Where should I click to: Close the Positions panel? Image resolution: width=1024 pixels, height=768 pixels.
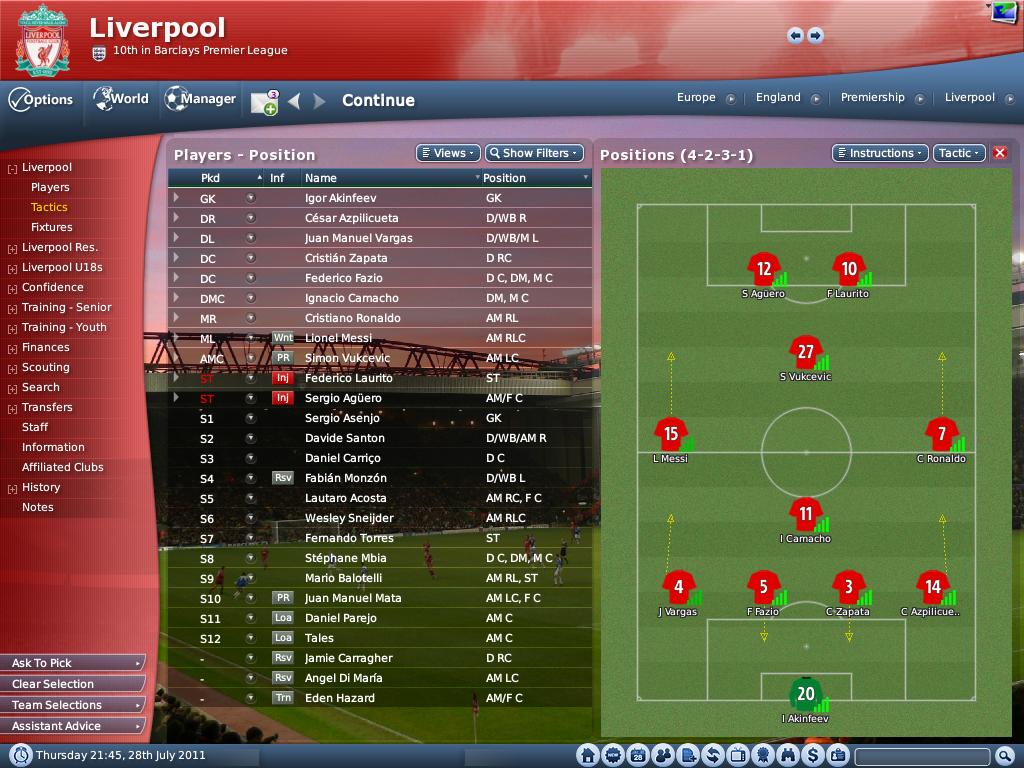[x=999, y=153]
